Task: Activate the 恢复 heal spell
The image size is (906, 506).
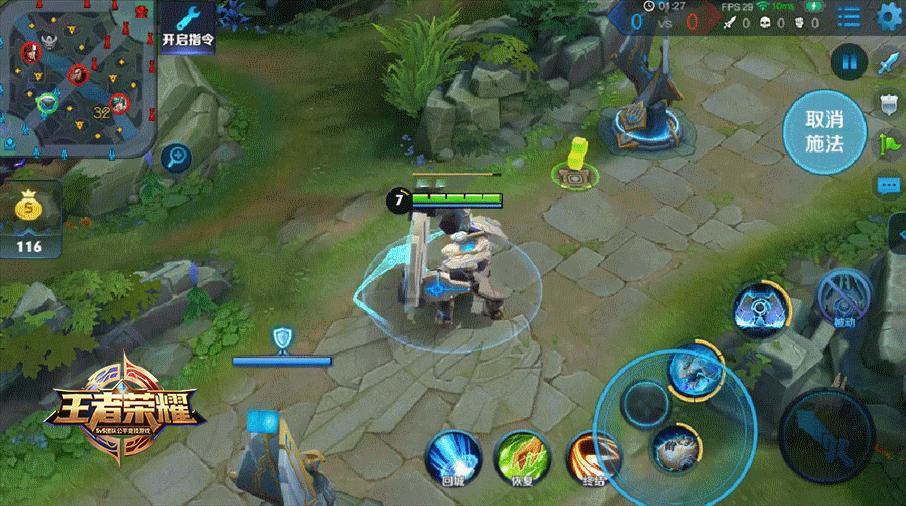Action: click(518, 459)
